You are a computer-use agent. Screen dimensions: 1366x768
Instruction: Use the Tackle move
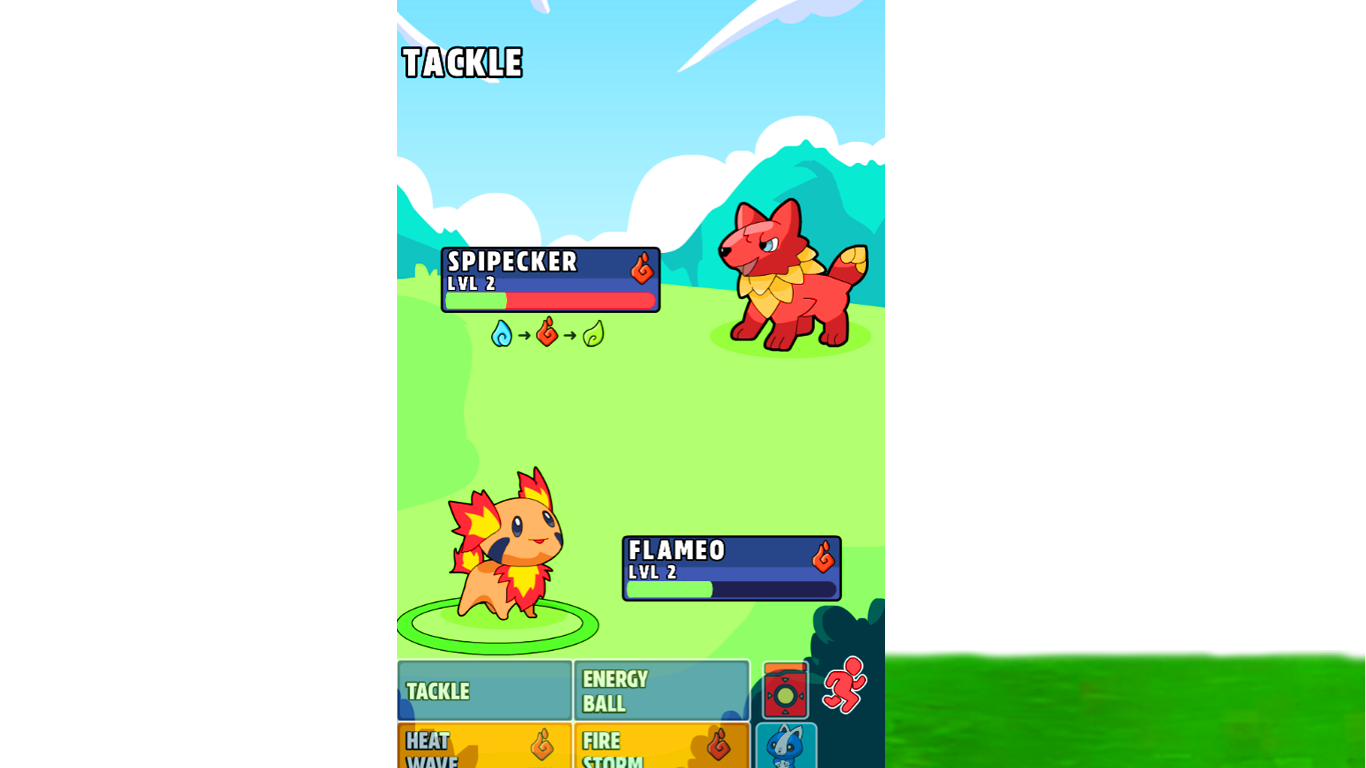click(483, 691)
